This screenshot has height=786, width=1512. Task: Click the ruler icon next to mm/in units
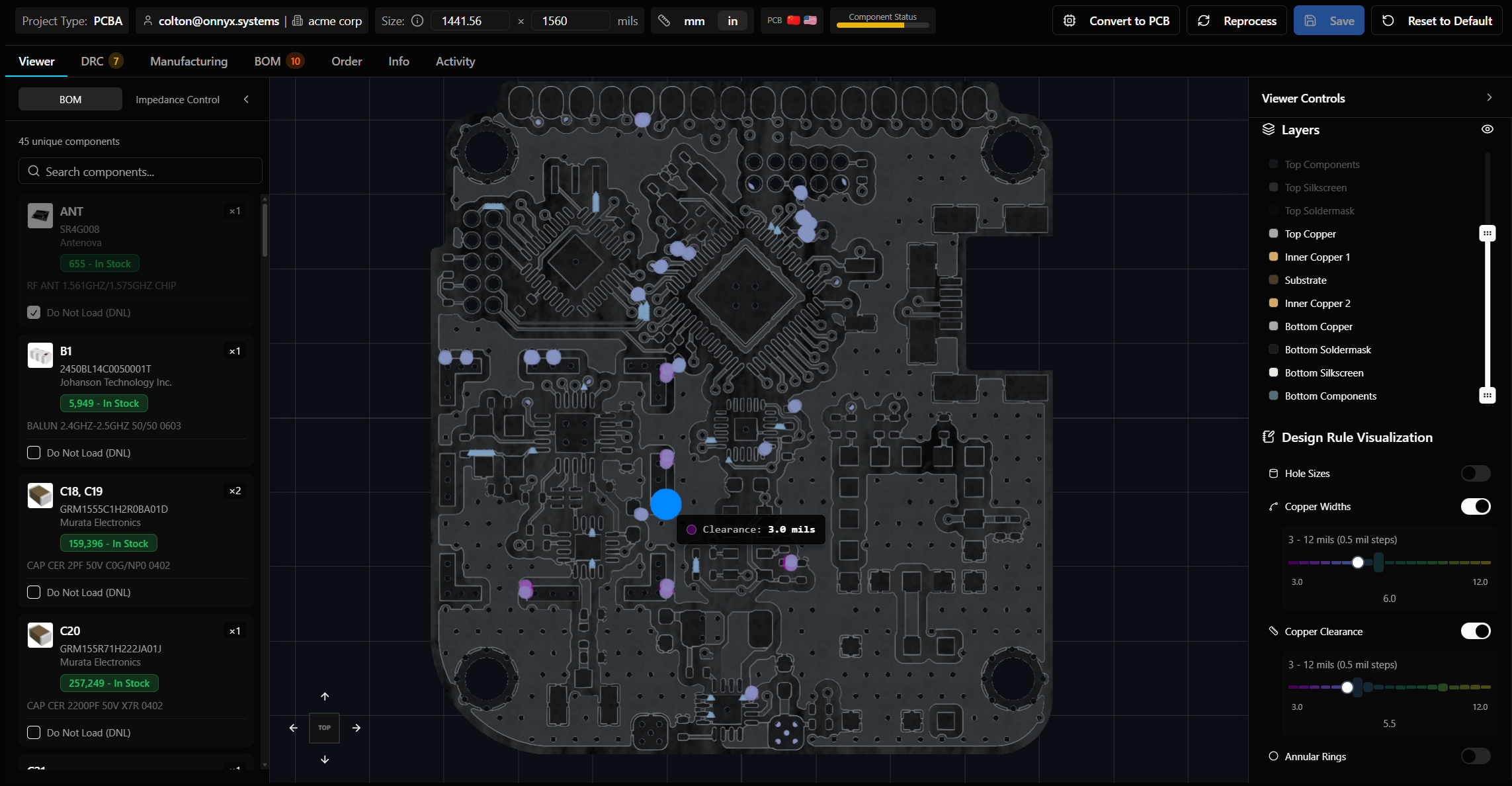[x=664, y=21]
